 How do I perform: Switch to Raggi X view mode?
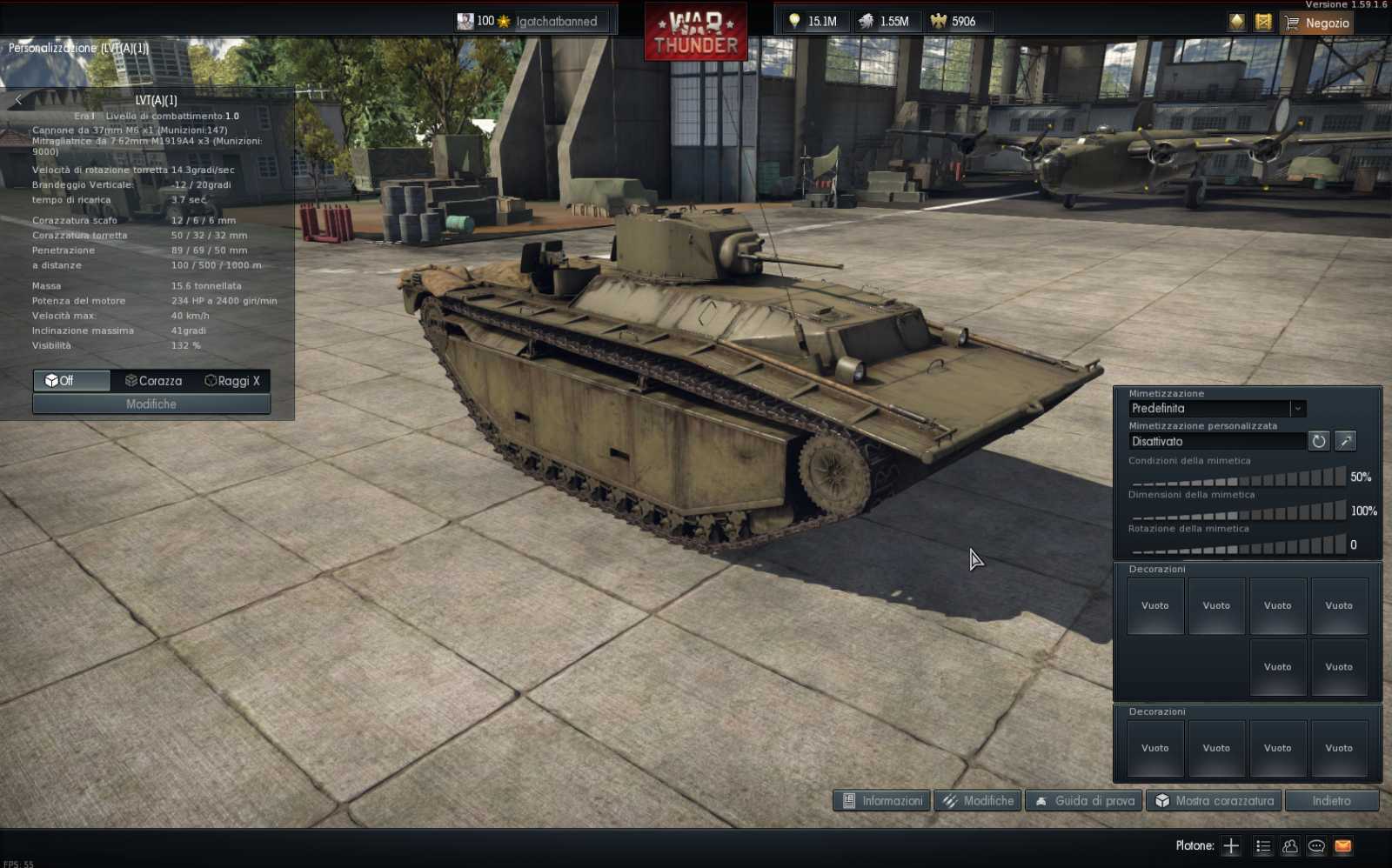pyautogui.click(x=232, y=380)
